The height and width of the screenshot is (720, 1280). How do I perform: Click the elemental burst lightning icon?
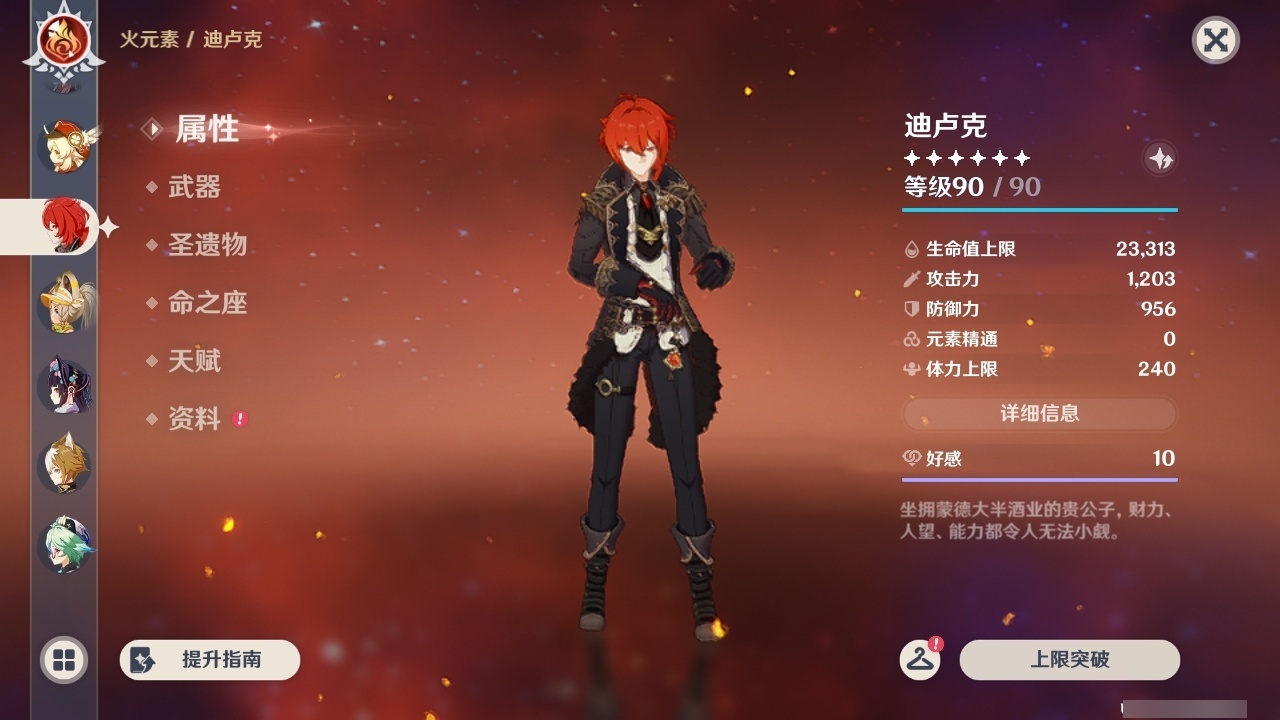[1160, 158]
